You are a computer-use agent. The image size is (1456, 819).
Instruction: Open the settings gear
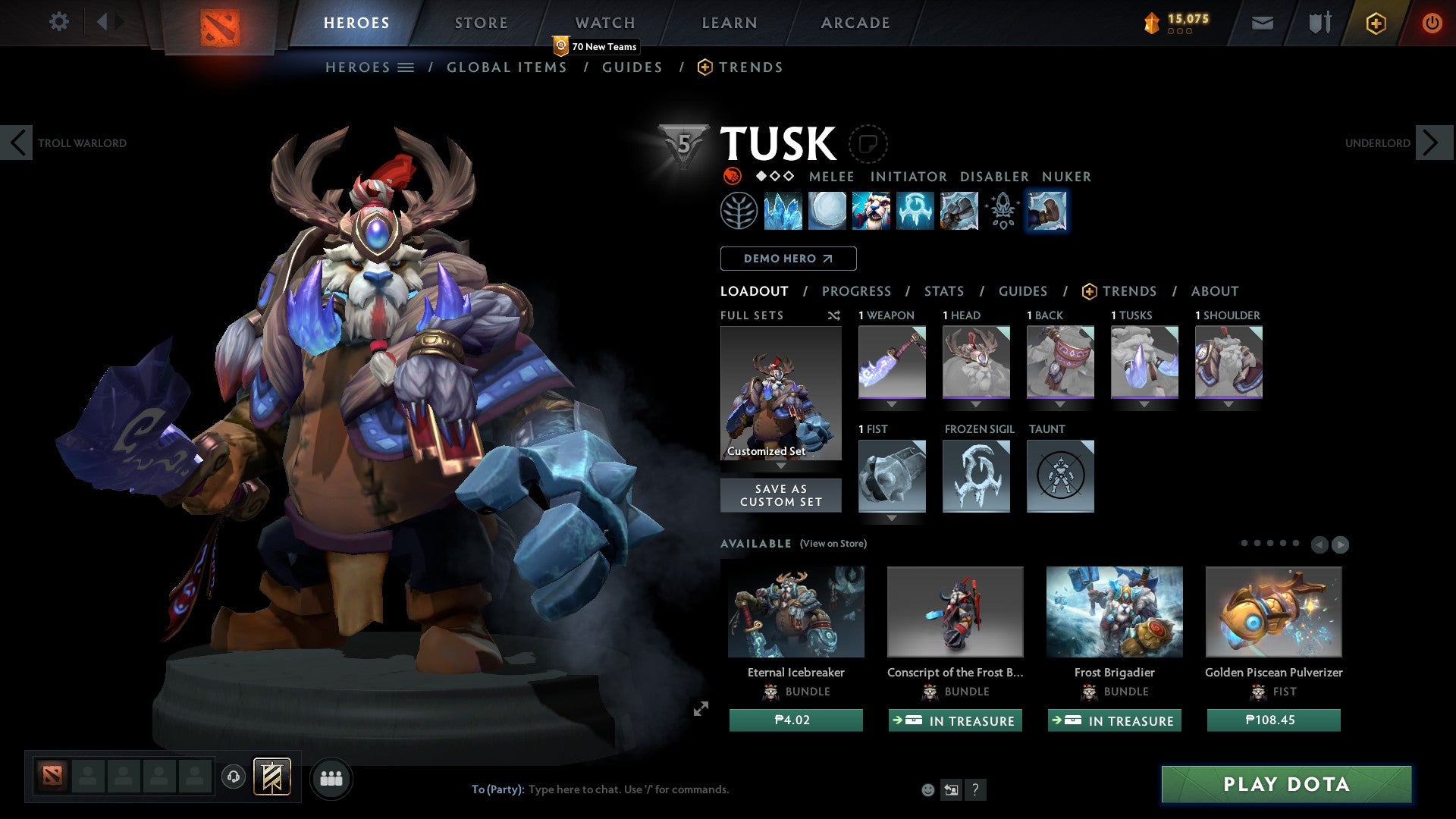[59, 21]
